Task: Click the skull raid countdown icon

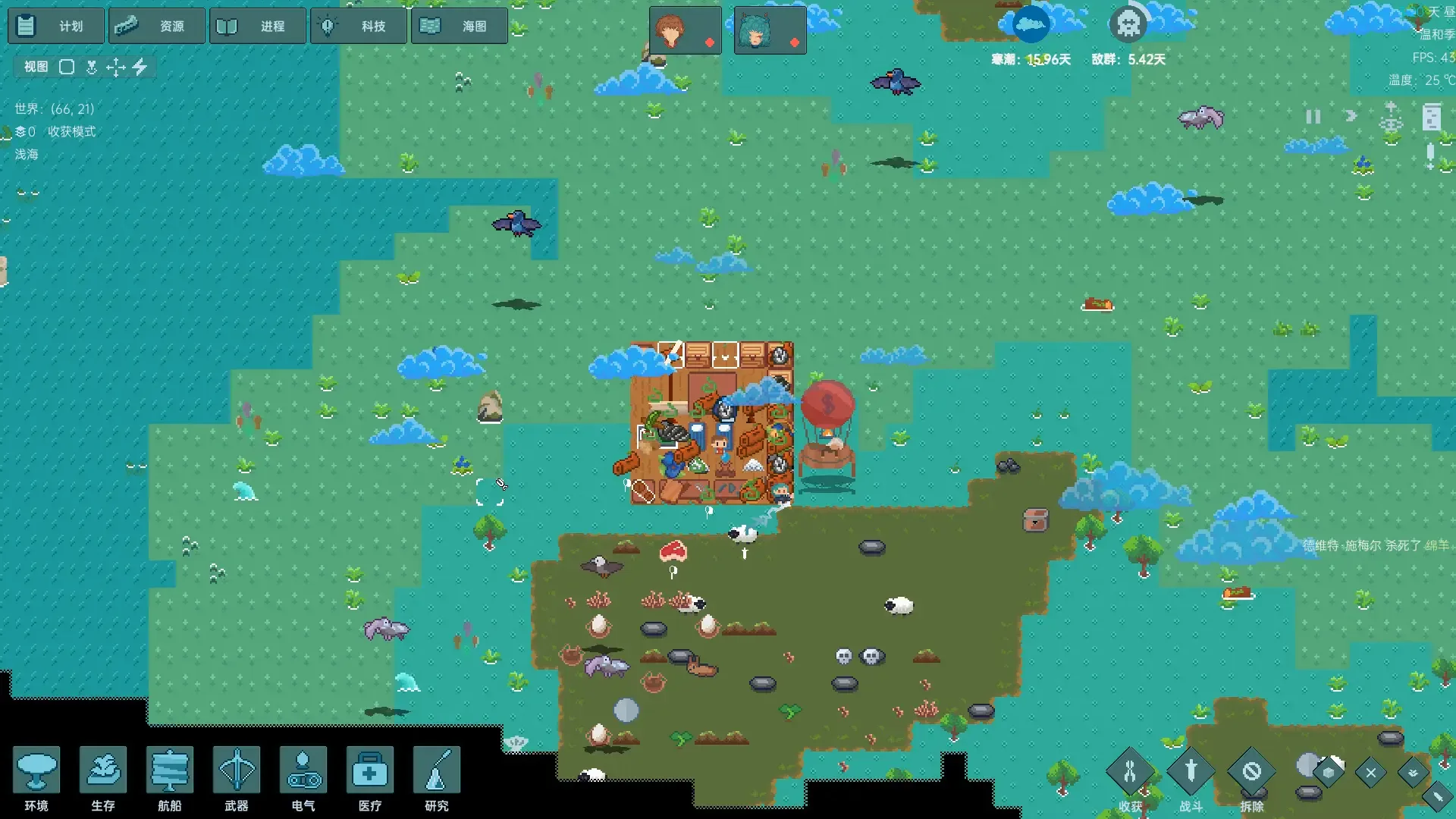Action: coord(1128,24)
